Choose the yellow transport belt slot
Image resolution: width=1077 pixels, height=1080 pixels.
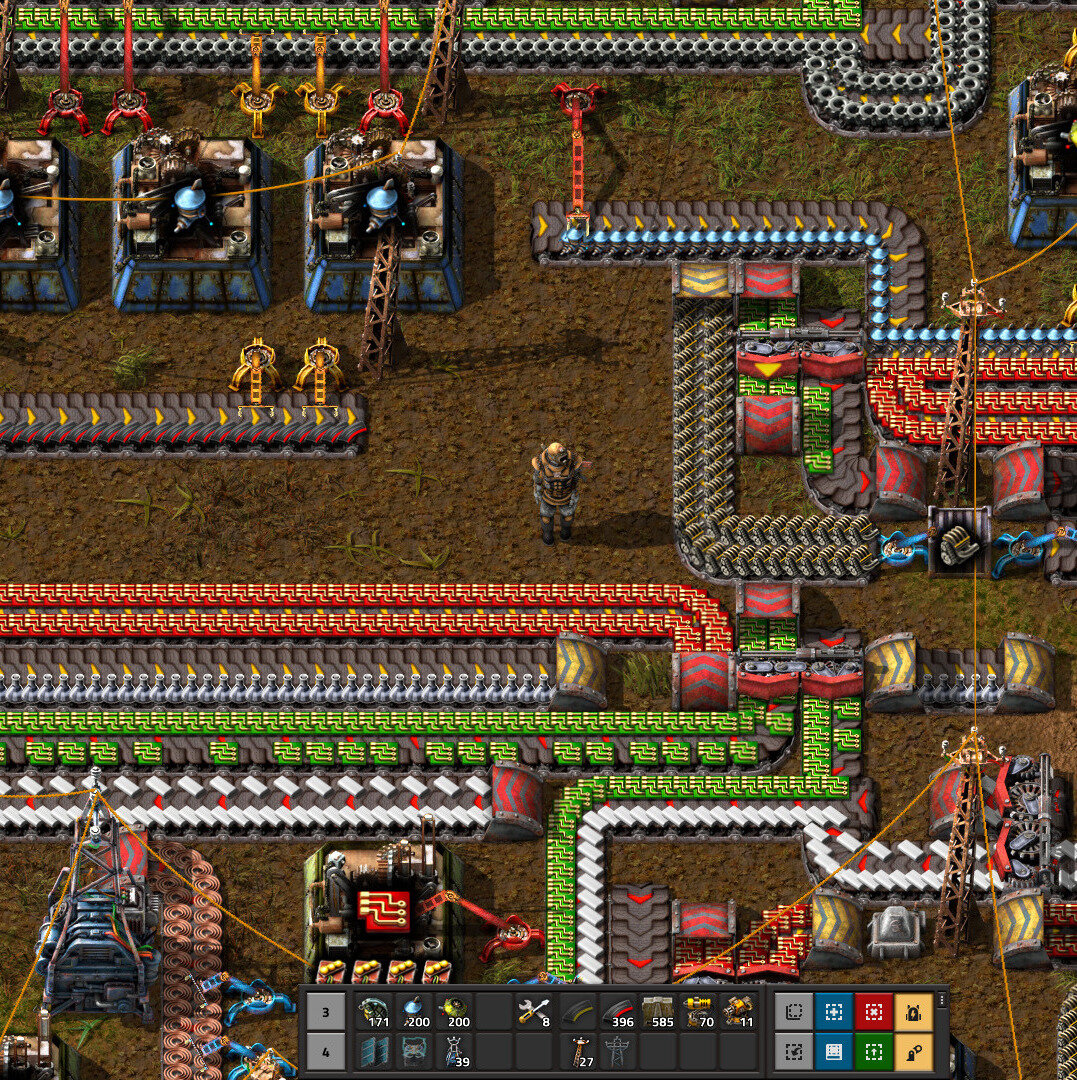pyautogui.click(x=576, y=1011)
